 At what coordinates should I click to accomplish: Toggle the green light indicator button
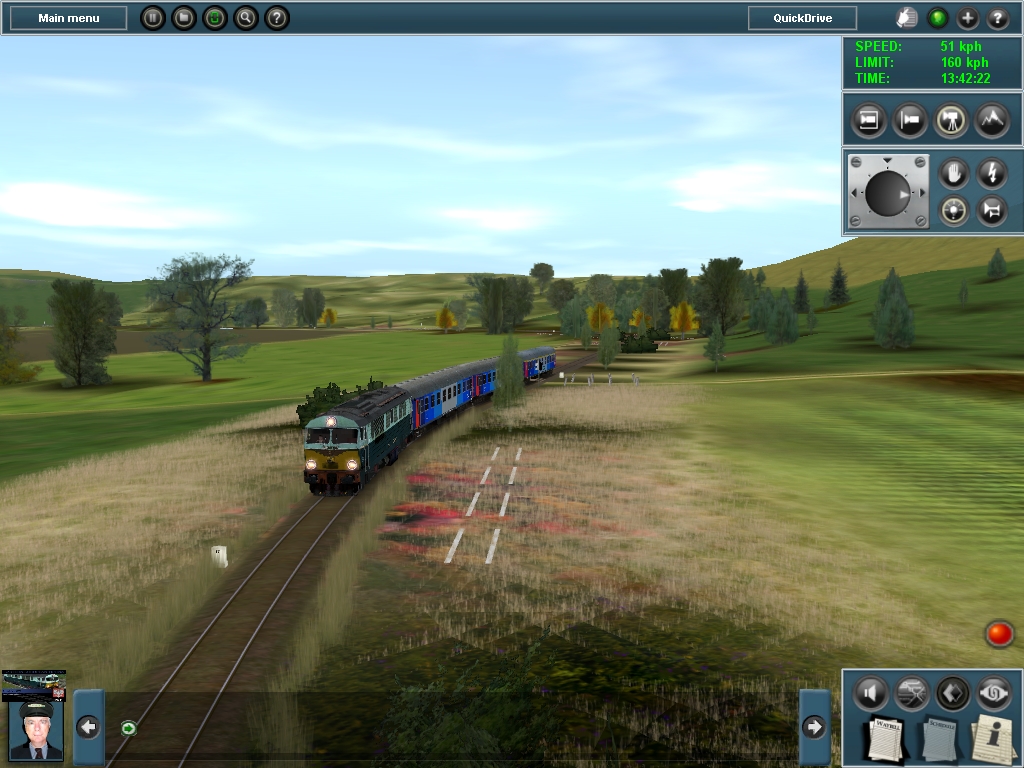tap(938, 18)
